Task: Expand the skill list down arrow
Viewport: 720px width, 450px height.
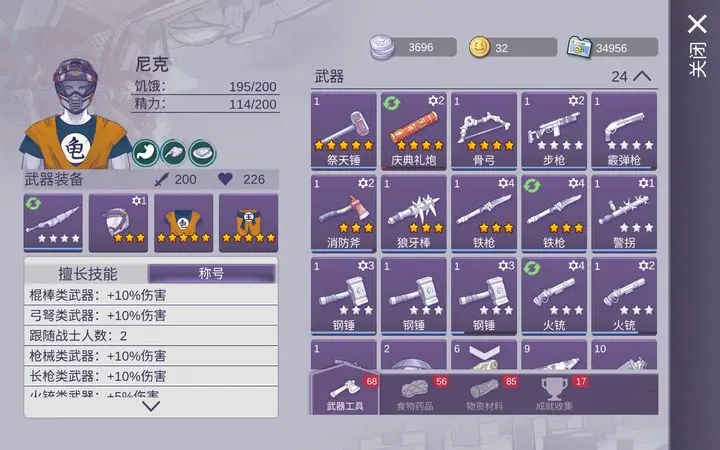Action: (150, 405)
